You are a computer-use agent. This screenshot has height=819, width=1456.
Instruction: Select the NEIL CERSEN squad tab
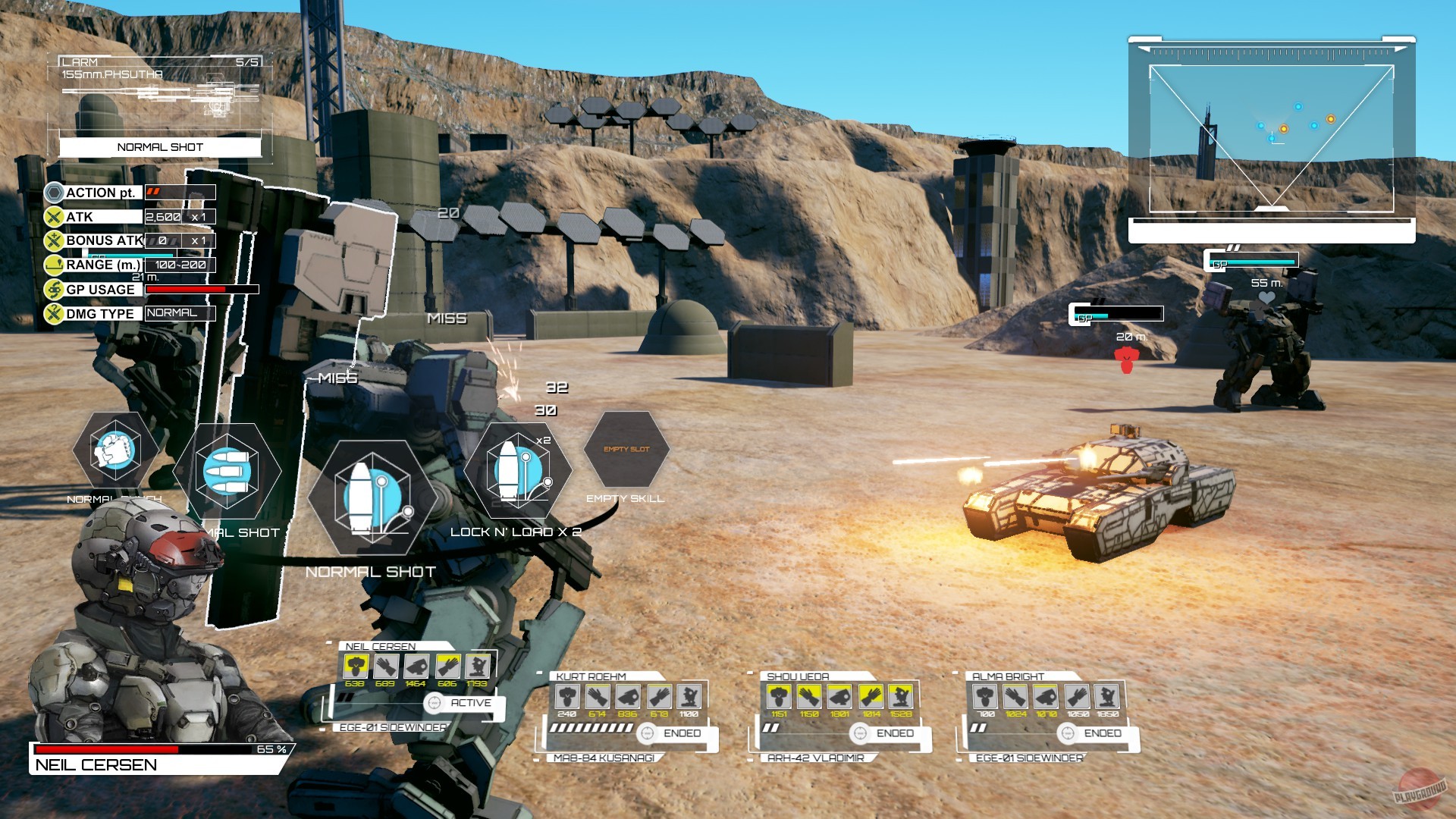[379, 646]
